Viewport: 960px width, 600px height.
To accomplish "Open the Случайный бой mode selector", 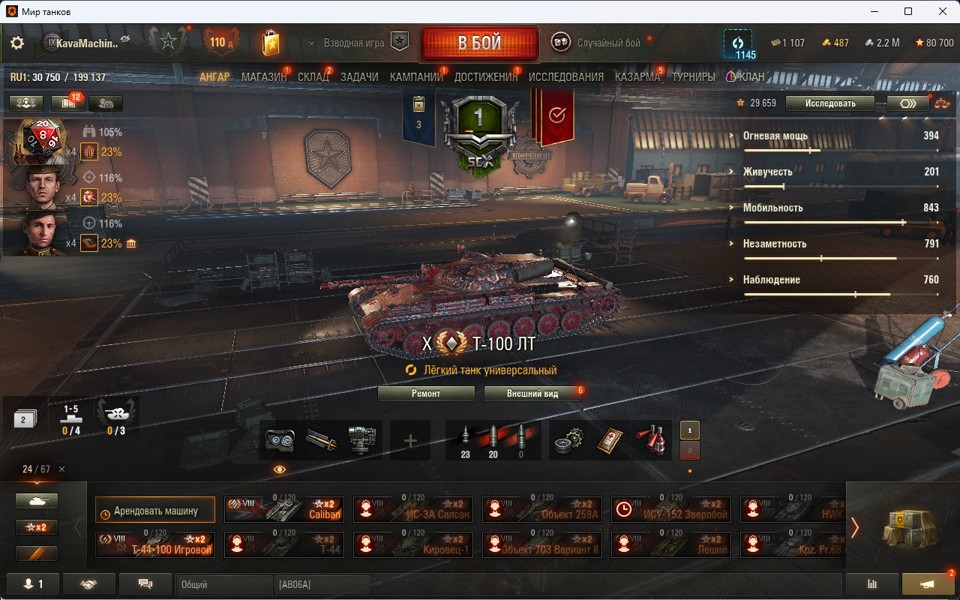I will tap(596, 43).
